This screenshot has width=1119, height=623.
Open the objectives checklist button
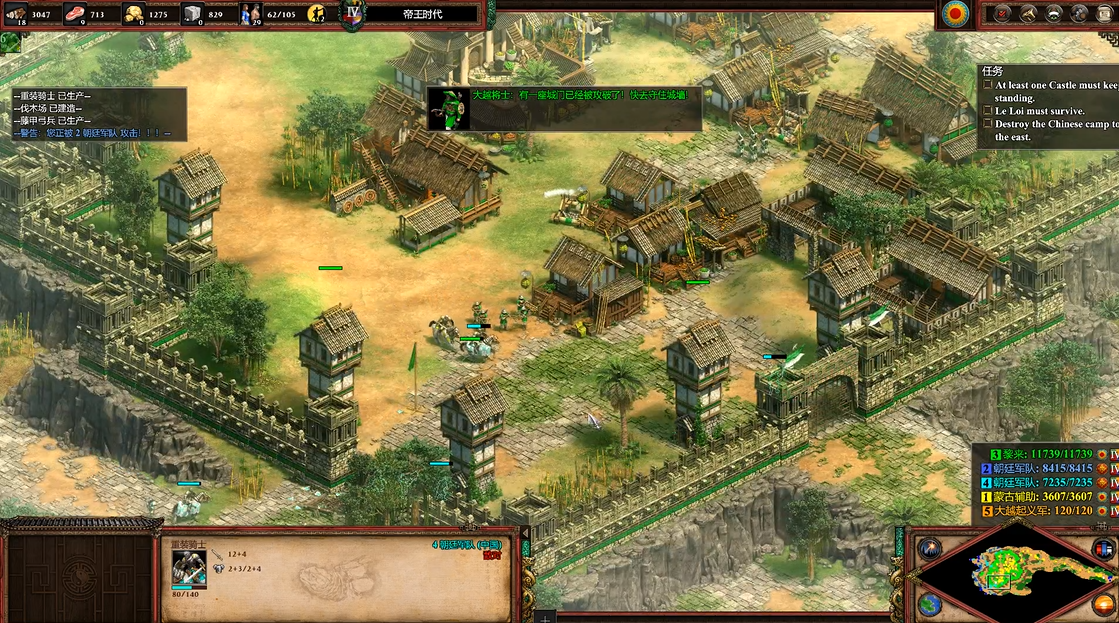click(1002, 13)
